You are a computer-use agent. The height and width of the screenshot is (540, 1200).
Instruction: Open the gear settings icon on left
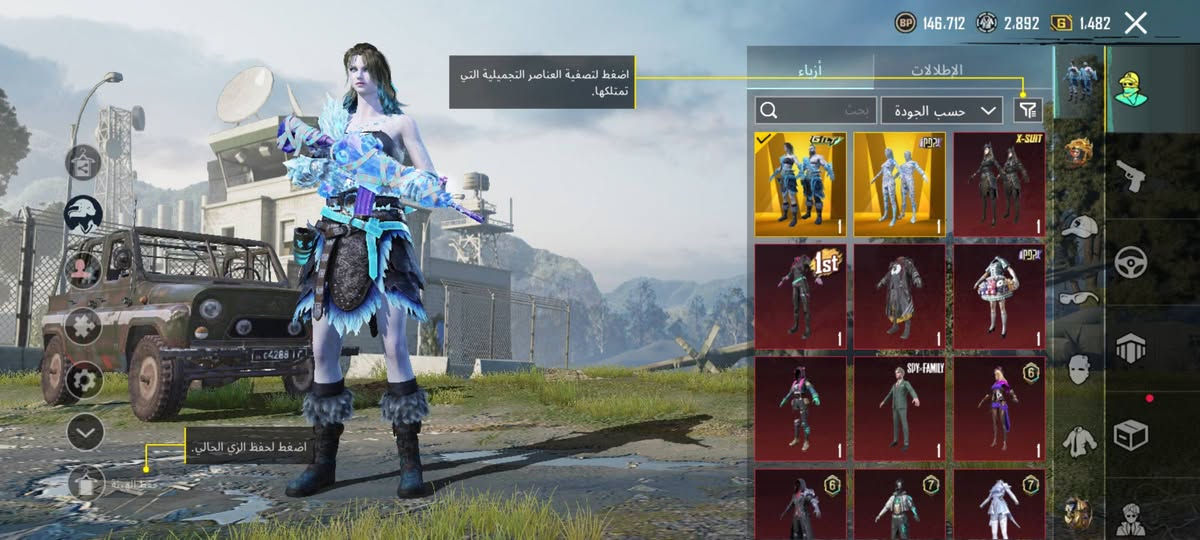tap(84, 380)
